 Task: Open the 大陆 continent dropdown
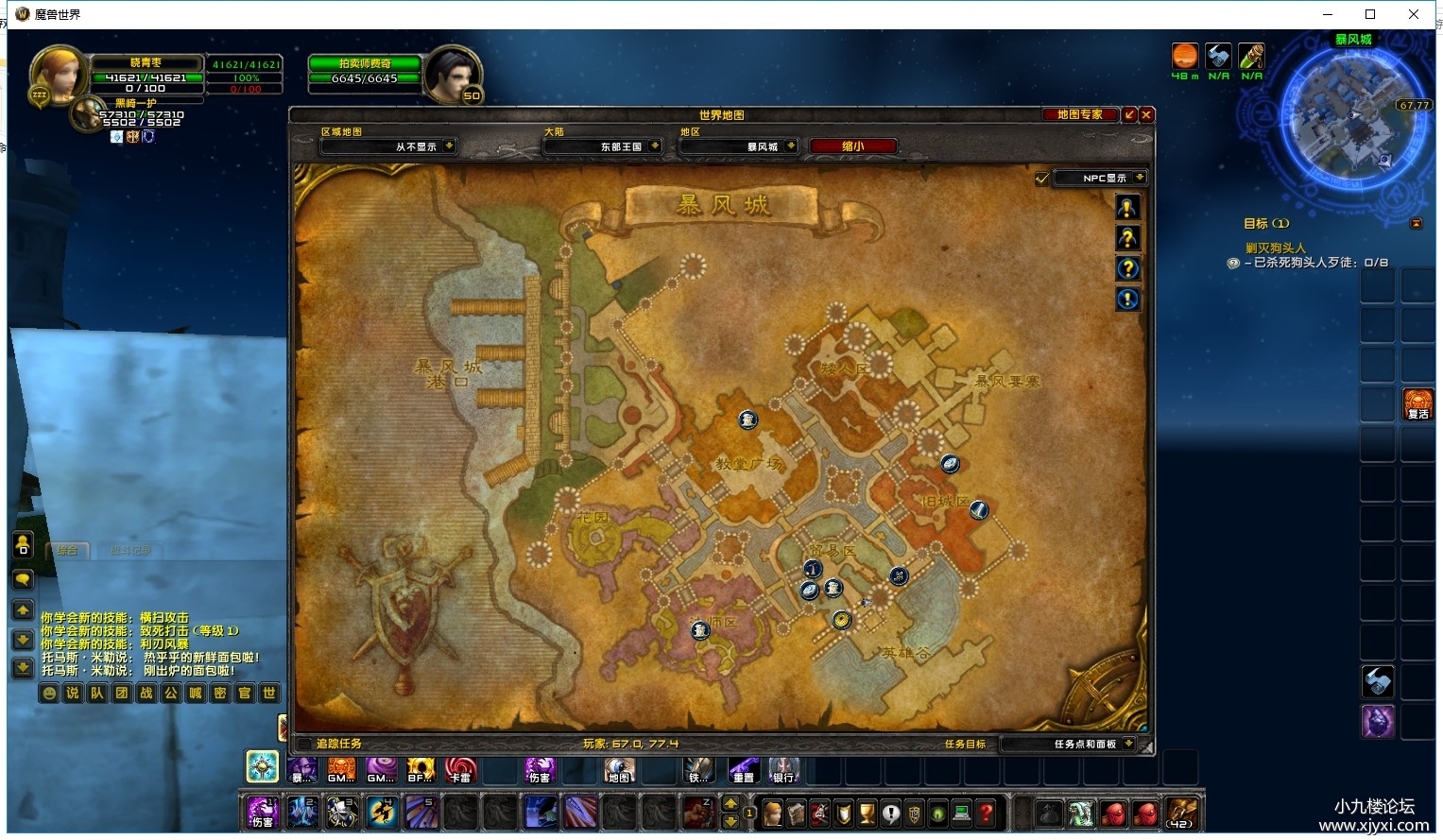click(655, 146)
